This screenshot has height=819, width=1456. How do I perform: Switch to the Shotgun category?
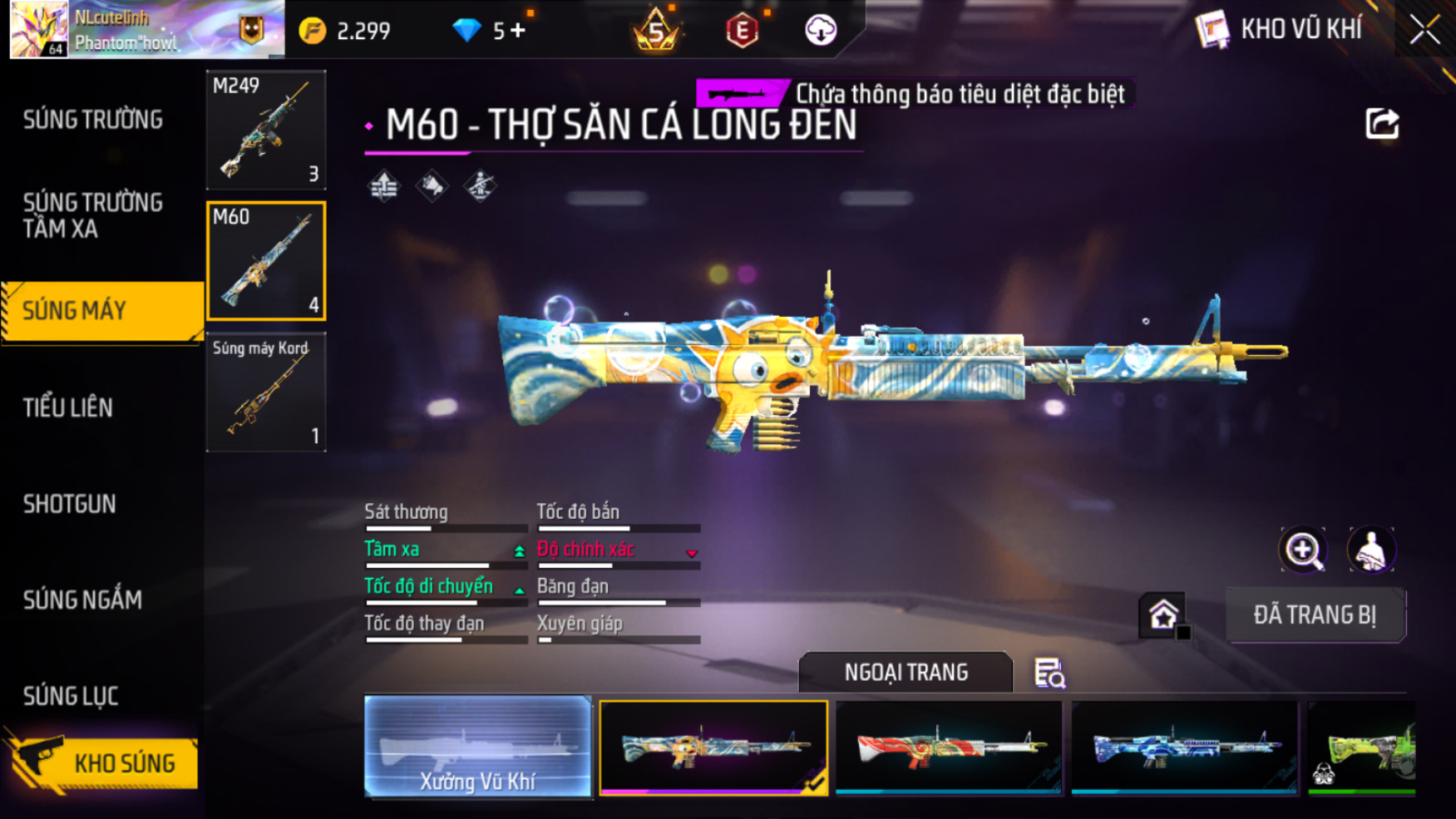[x=70, y=504]
